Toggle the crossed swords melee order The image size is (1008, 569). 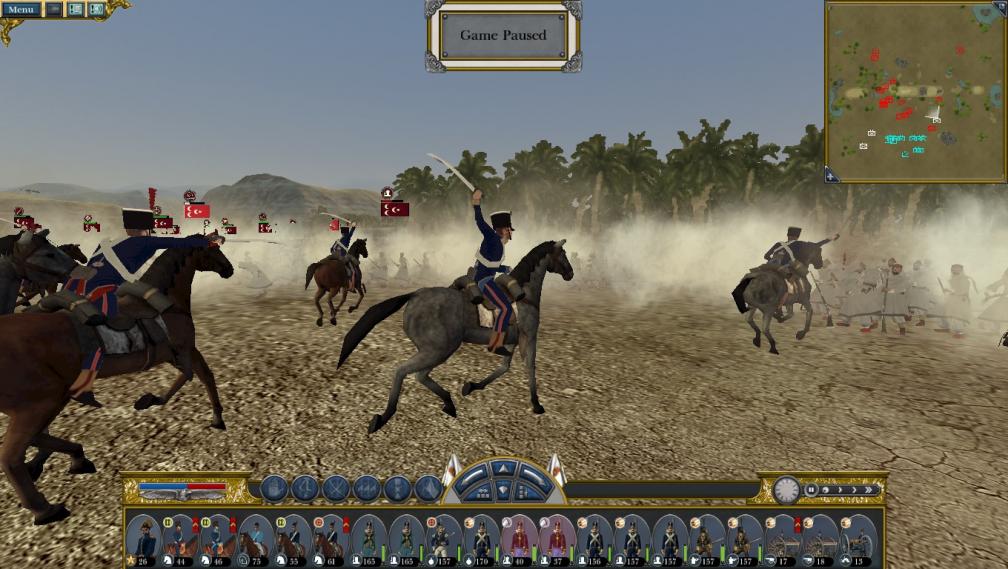[336, 488]
